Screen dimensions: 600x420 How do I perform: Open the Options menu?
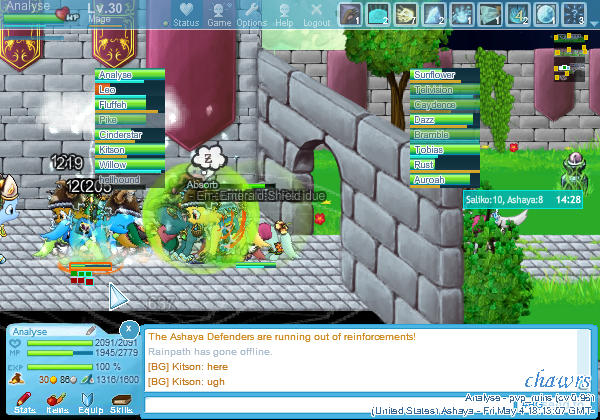[x=251, y=14]
